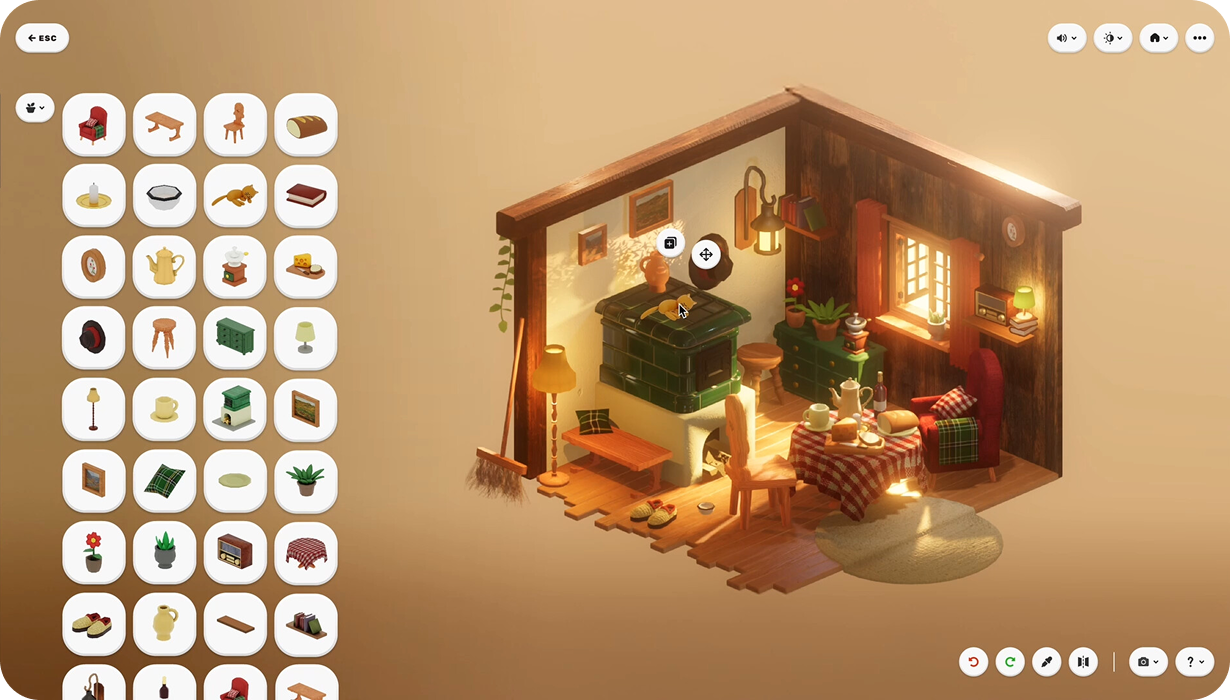Open the lighting brightness dropdown
Screen dimensions: 1230x700
click(1112, 38)
